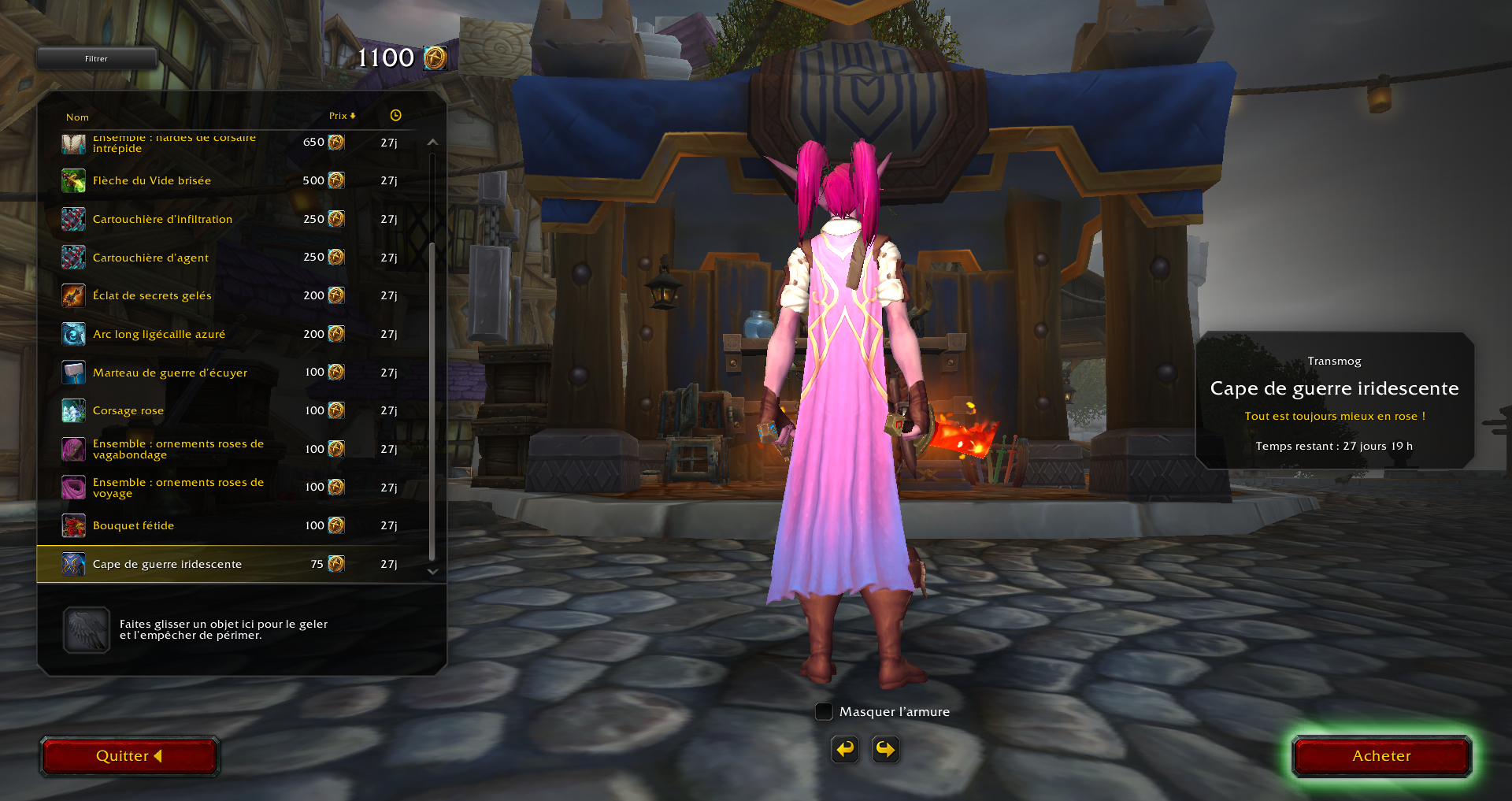Screen dimensions: 1512x801
Task: Click the list's scroll-down arrow
Action: coord(432,572)
